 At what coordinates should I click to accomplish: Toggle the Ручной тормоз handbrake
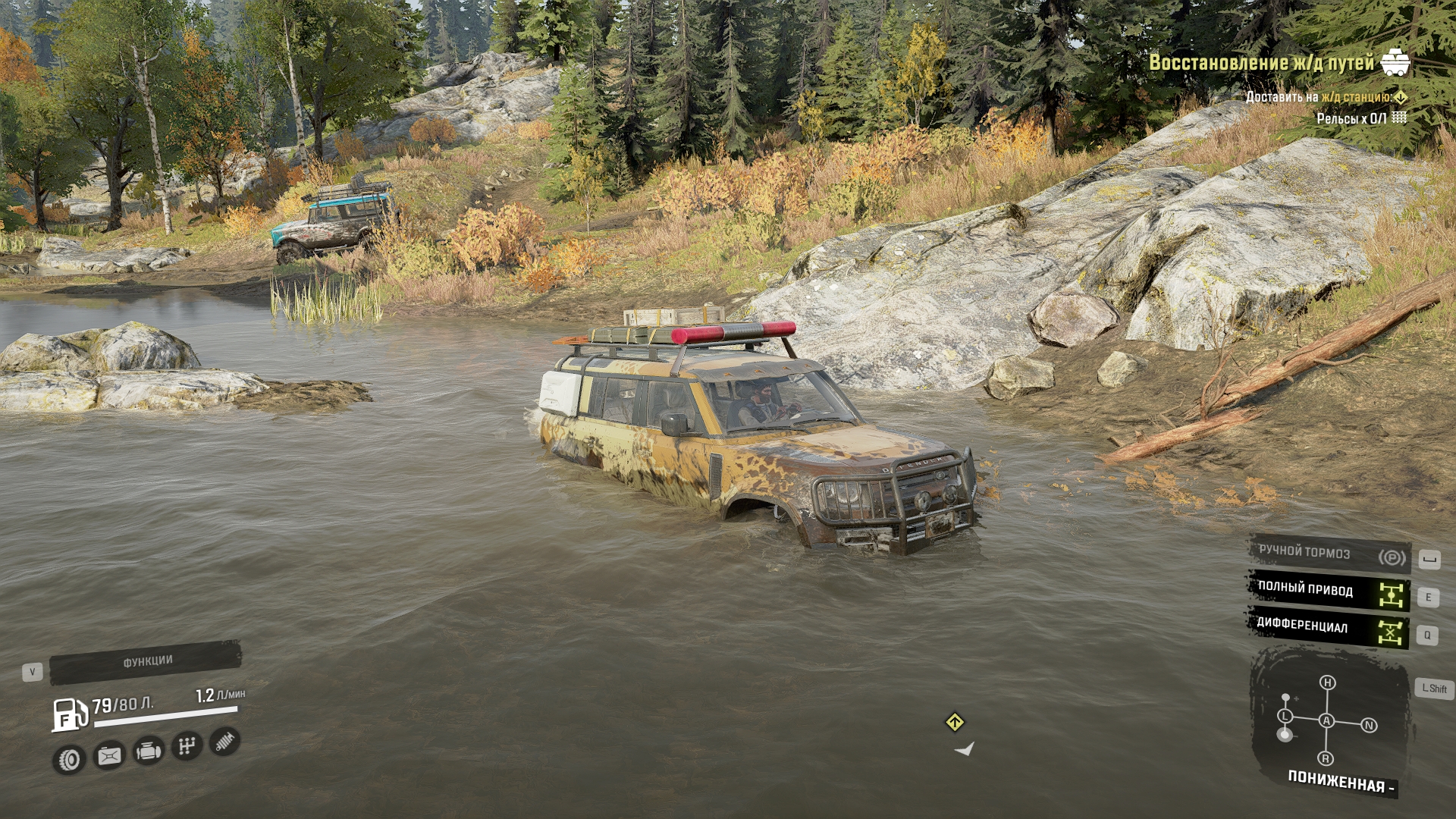pos(1329,554)
